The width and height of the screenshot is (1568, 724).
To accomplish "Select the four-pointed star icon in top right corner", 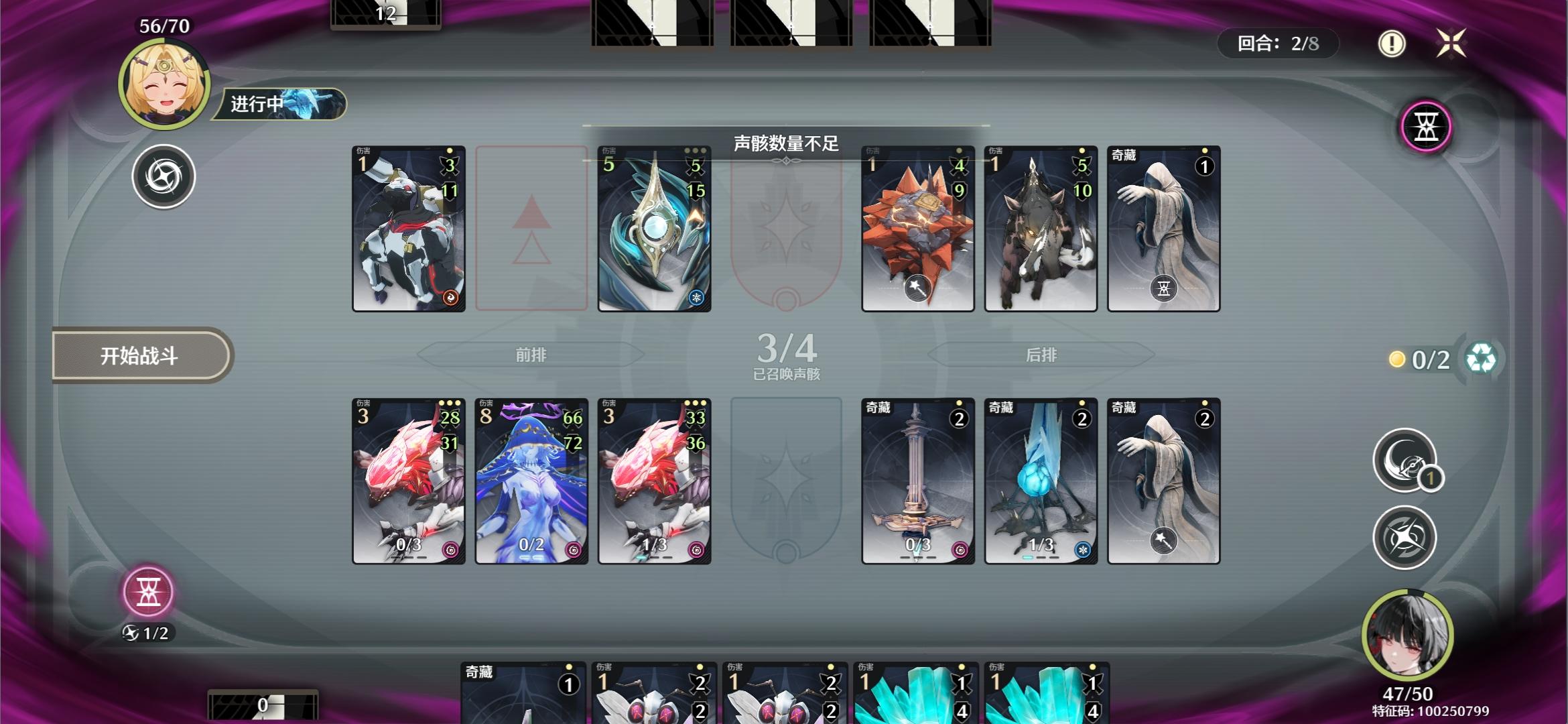I will point(1451,44).
